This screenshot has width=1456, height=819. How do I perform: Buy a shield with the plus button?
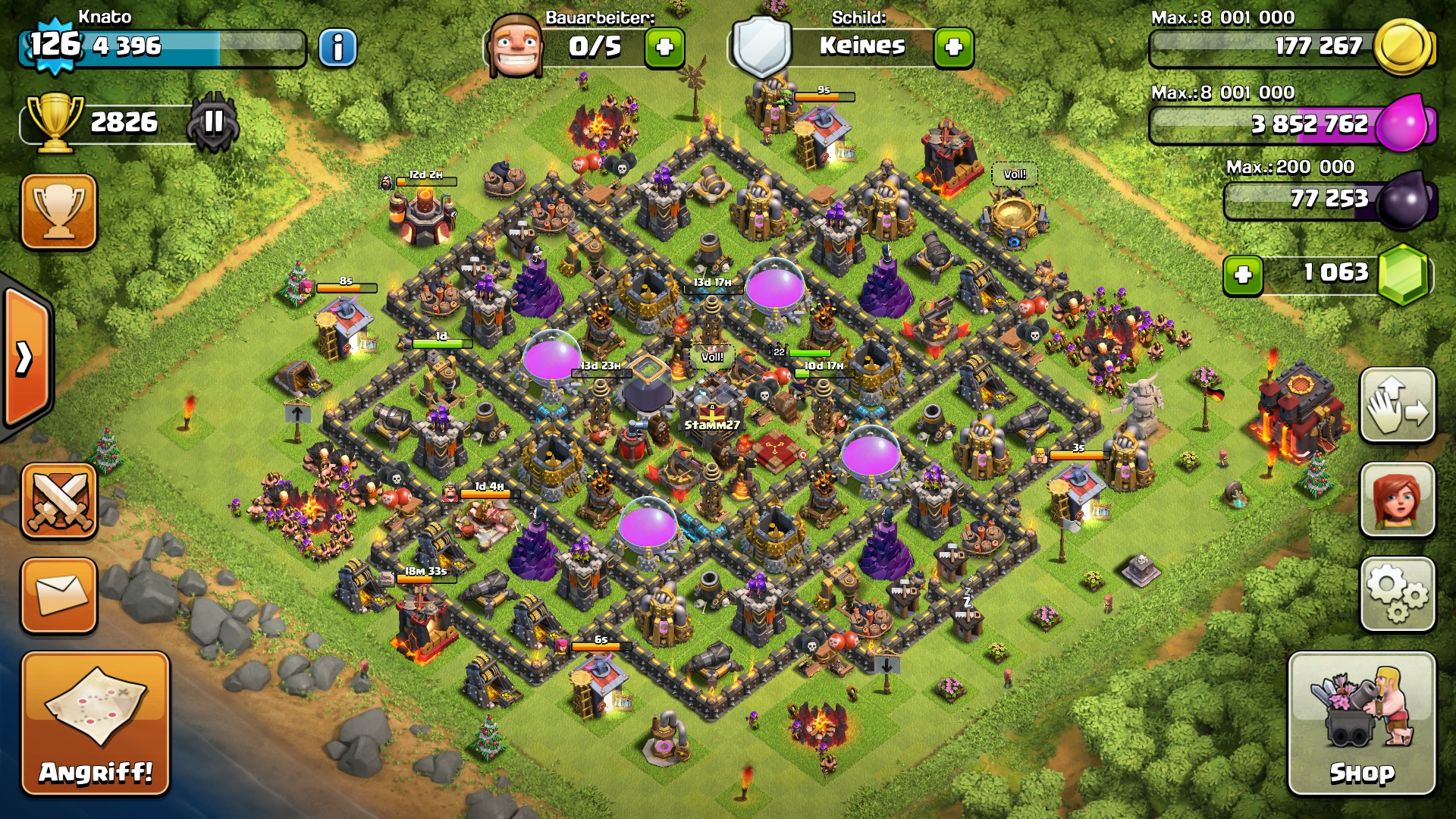pyautogui.click(x=953, y=48)
